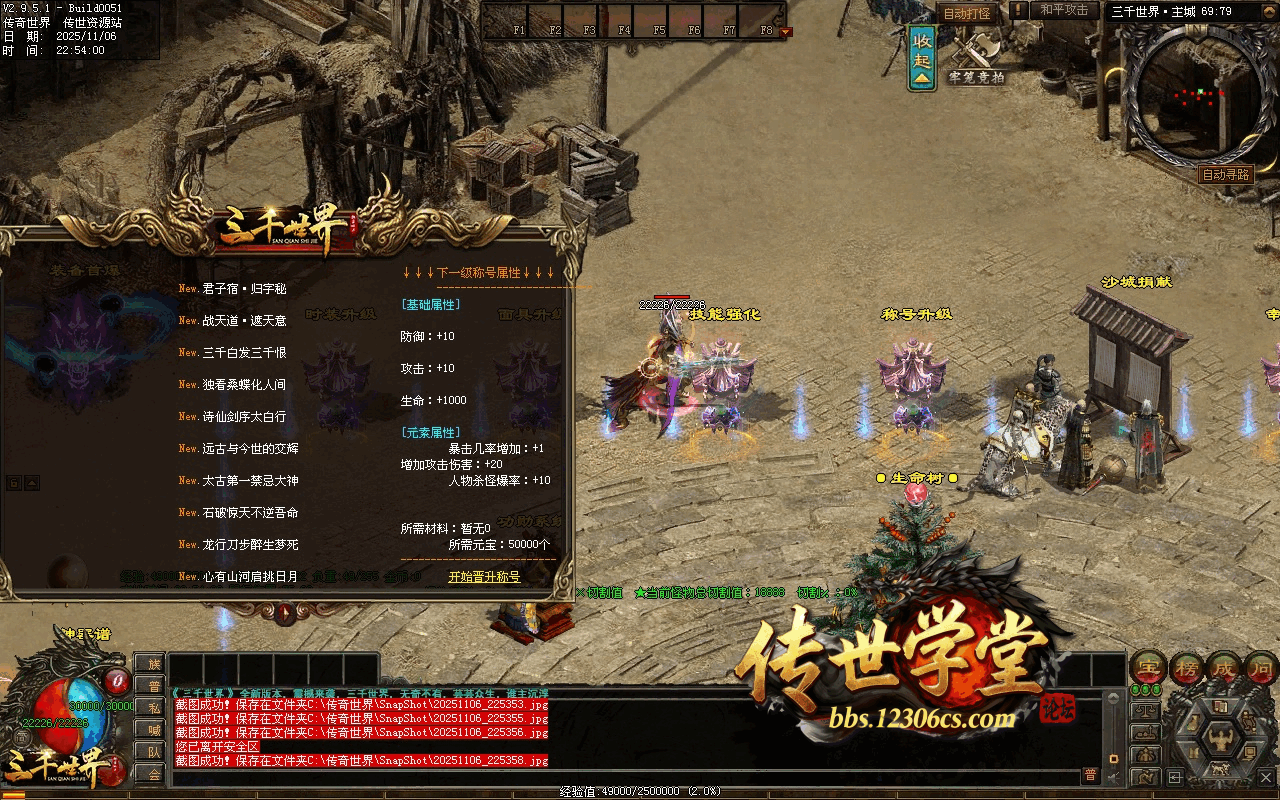Viewport: 1280px width, 800px height.
Task: Select the 喊 shout chat channel
Action: tap(151, 729)
